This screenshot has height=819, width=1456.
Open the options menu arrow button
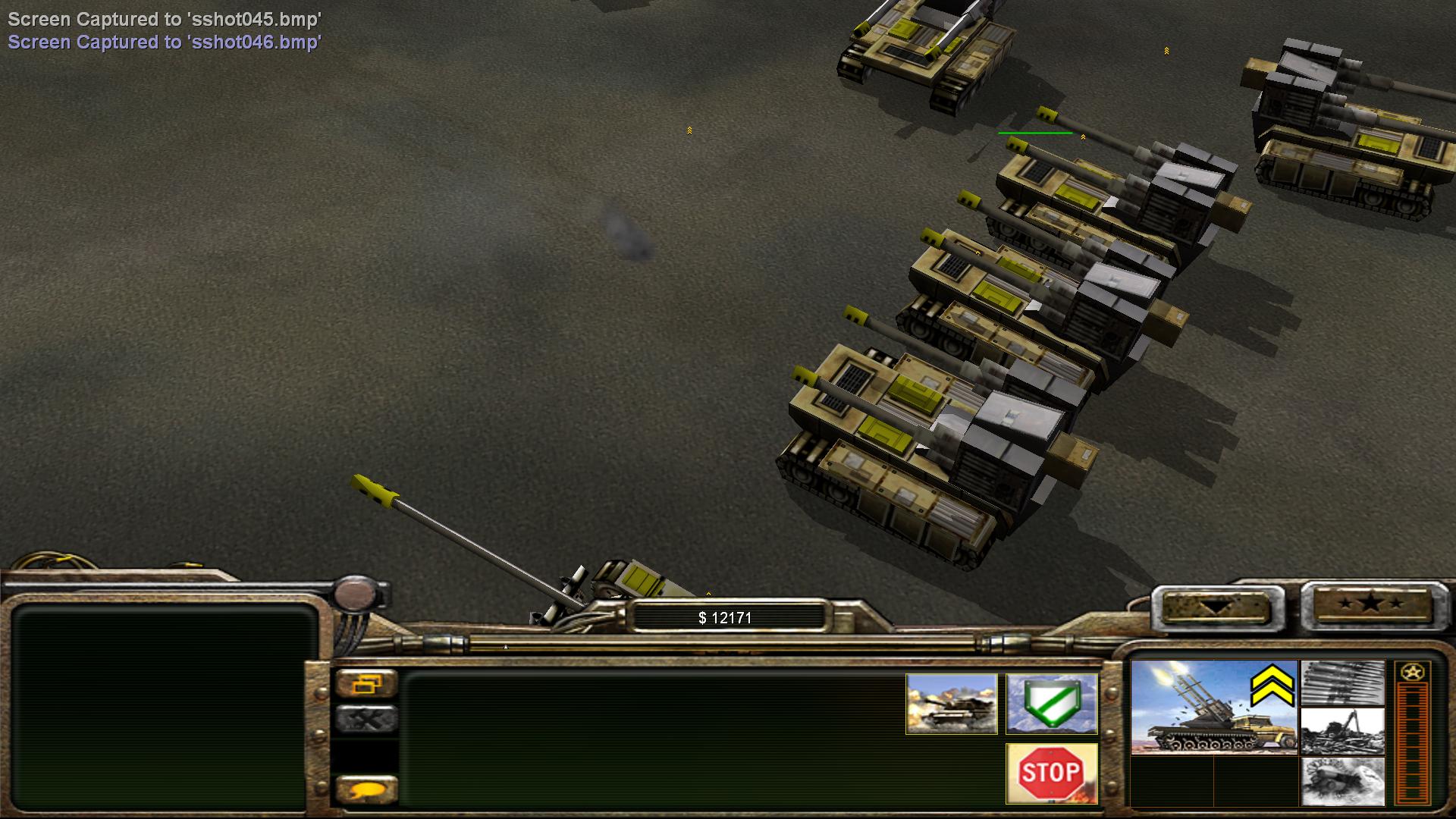tap(1216, 607)
